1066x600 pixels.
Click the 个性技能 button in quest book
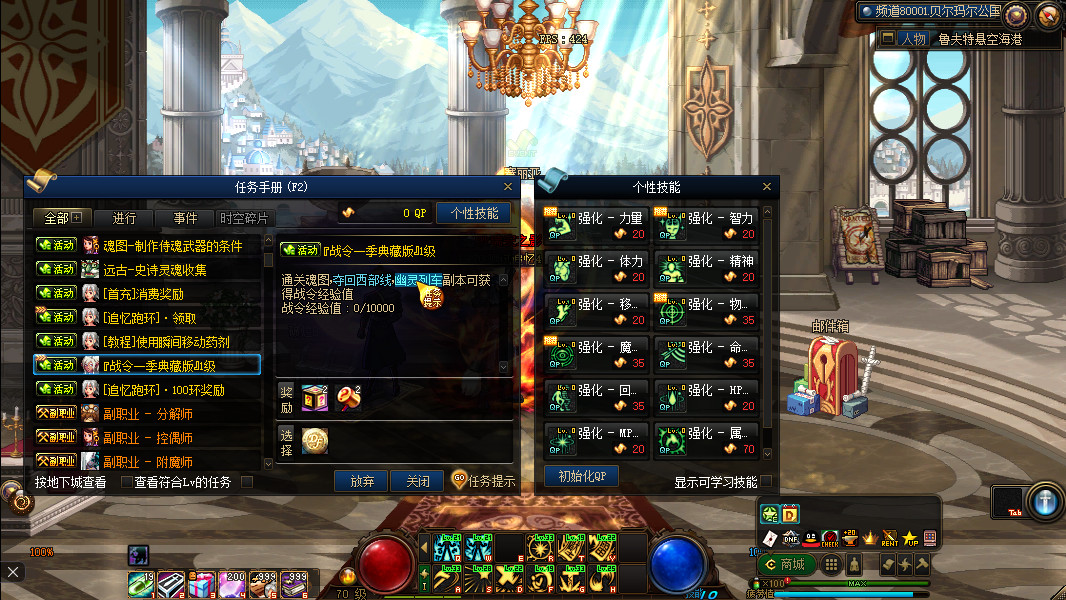point(474,213)
